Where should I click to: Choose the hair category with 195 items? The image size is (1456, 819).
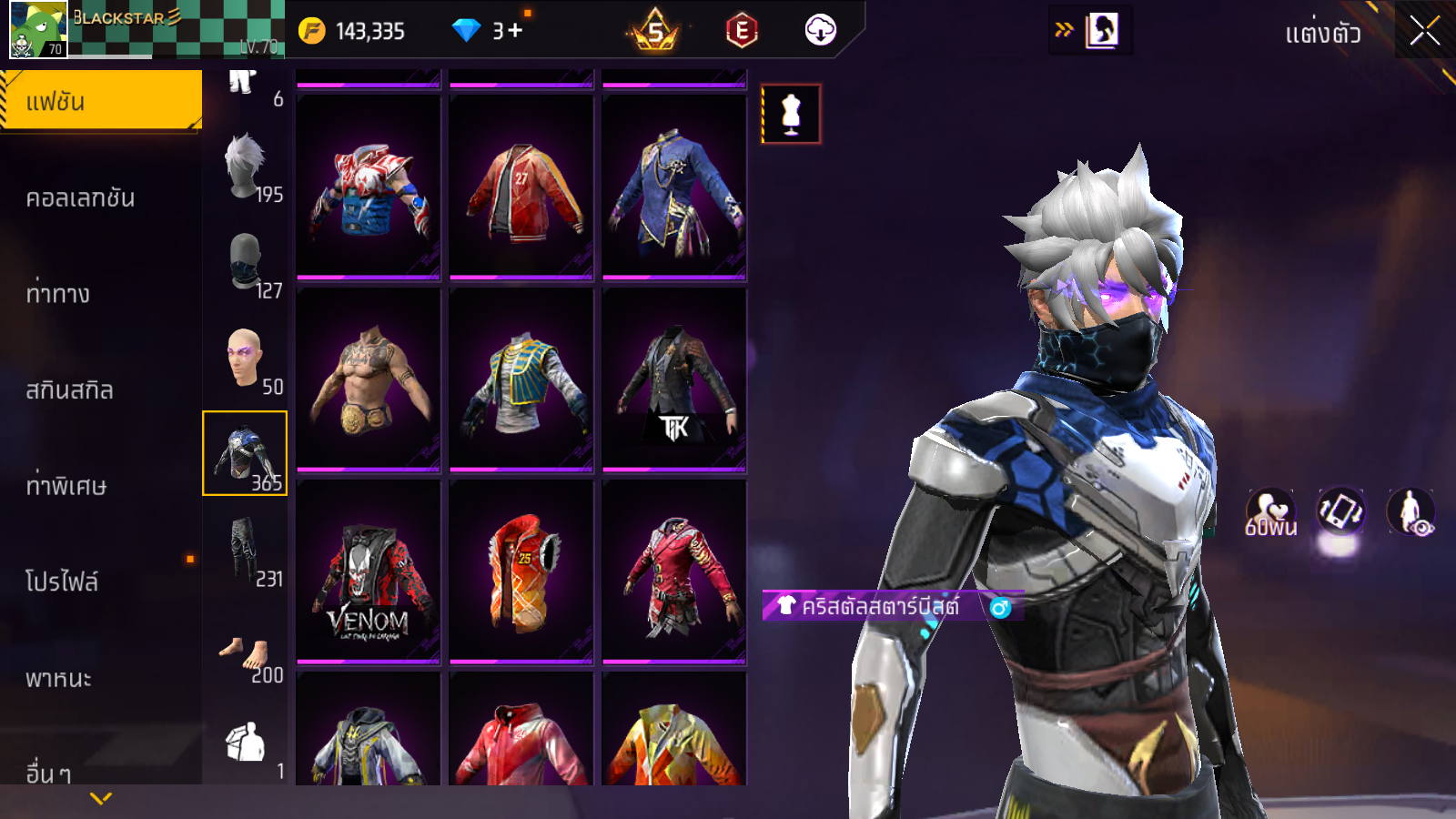click(x=245, y=167)
